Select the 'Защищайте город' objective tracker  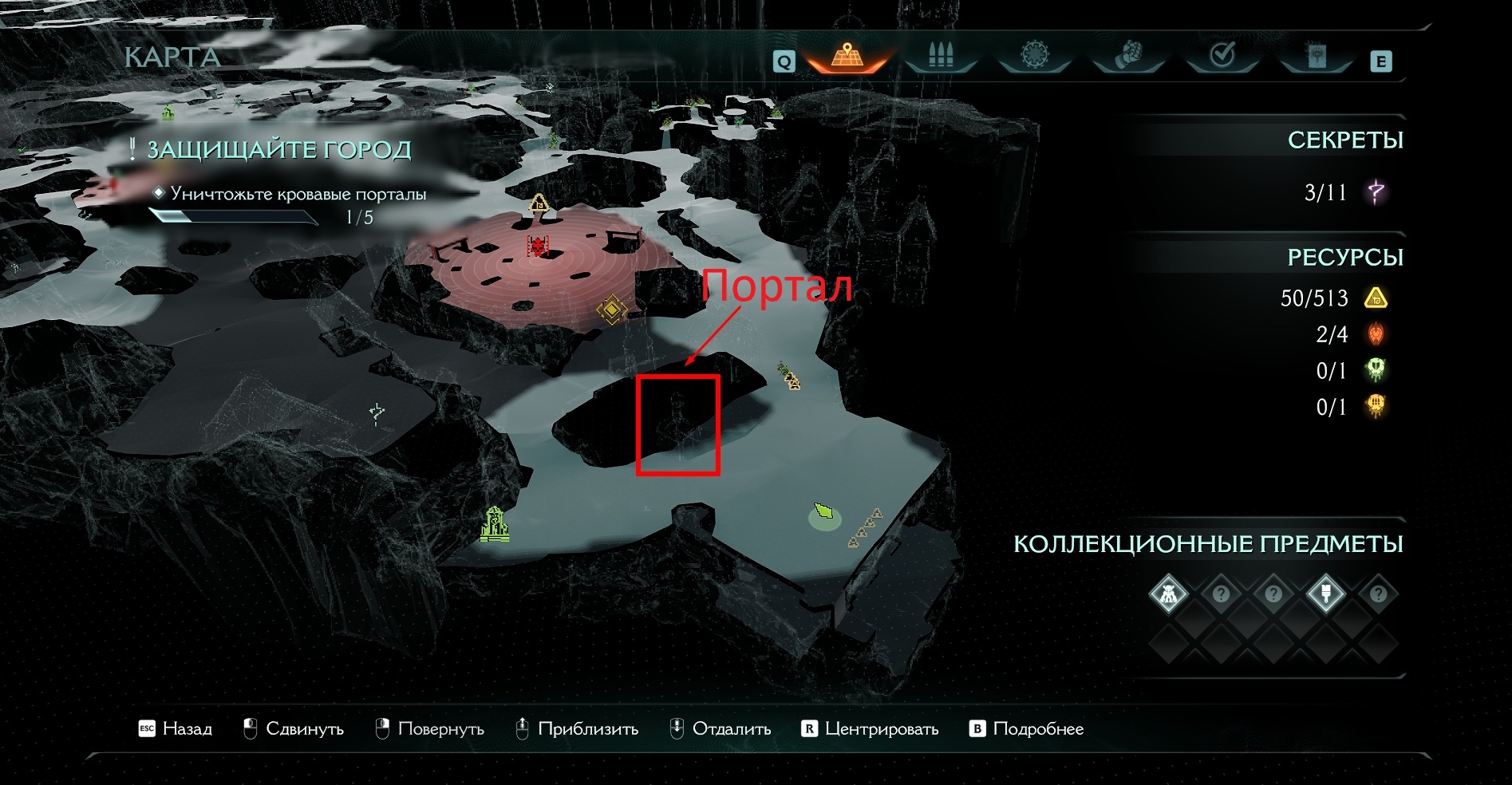coord(278,150)
